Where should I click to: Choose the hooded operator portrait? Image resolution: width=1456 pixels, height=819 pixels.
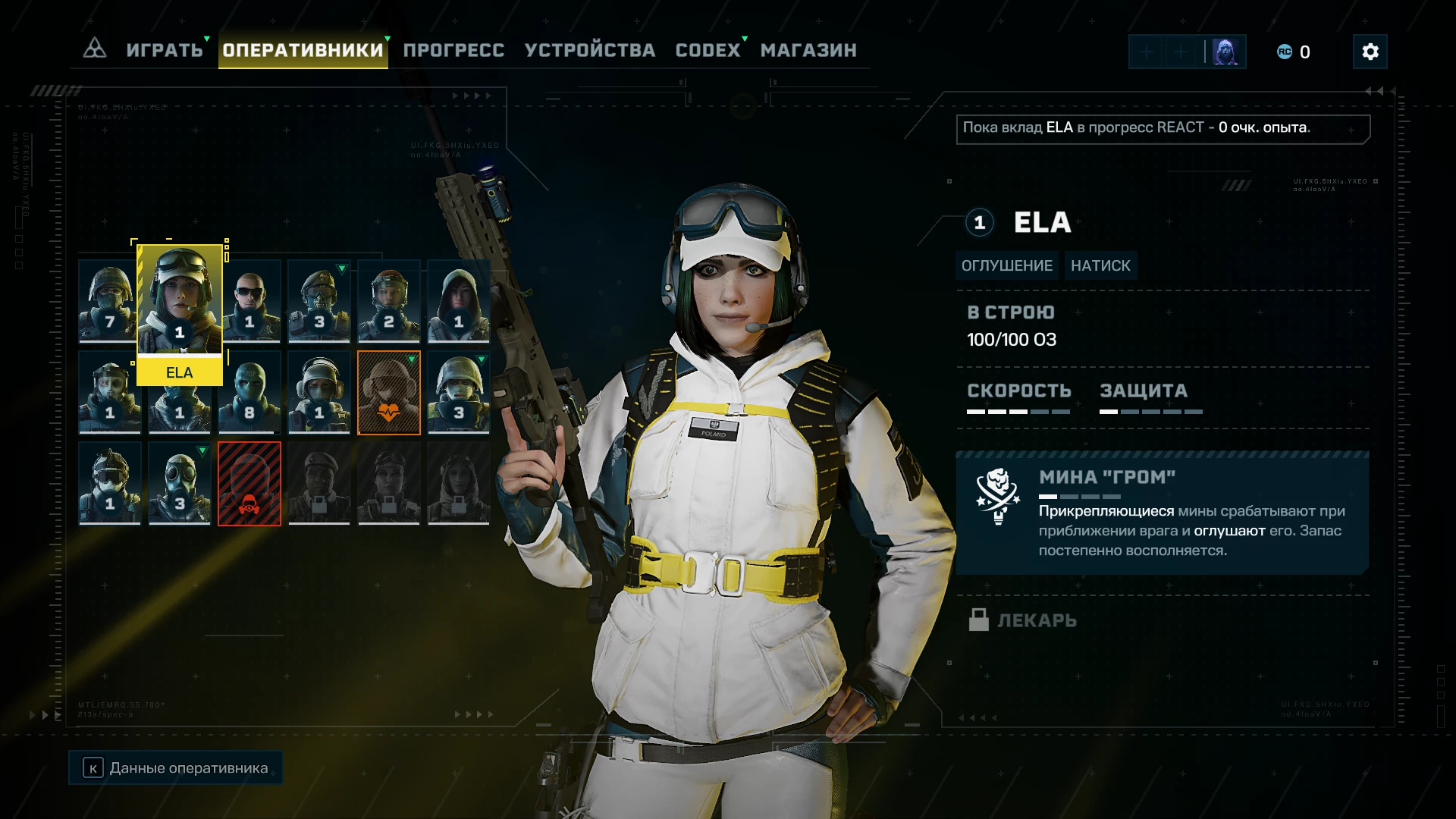[458, 301]
